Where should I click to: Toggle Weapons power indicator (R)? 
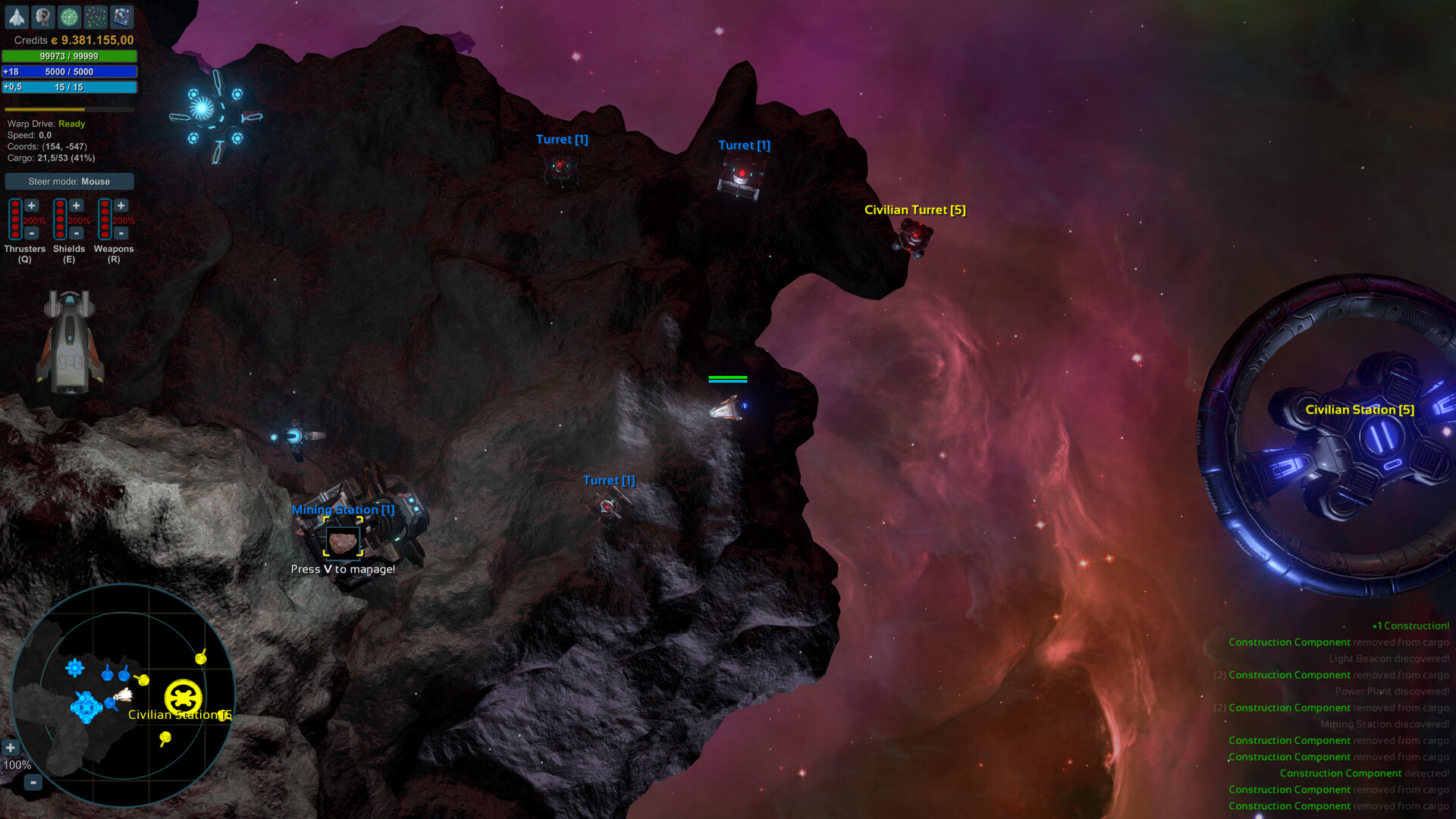[103, 220]
